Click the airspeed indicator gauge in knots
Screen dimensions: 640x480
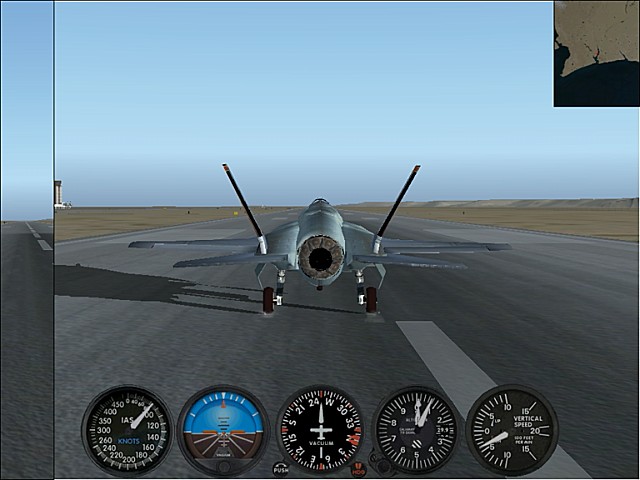tap(127, 430)
